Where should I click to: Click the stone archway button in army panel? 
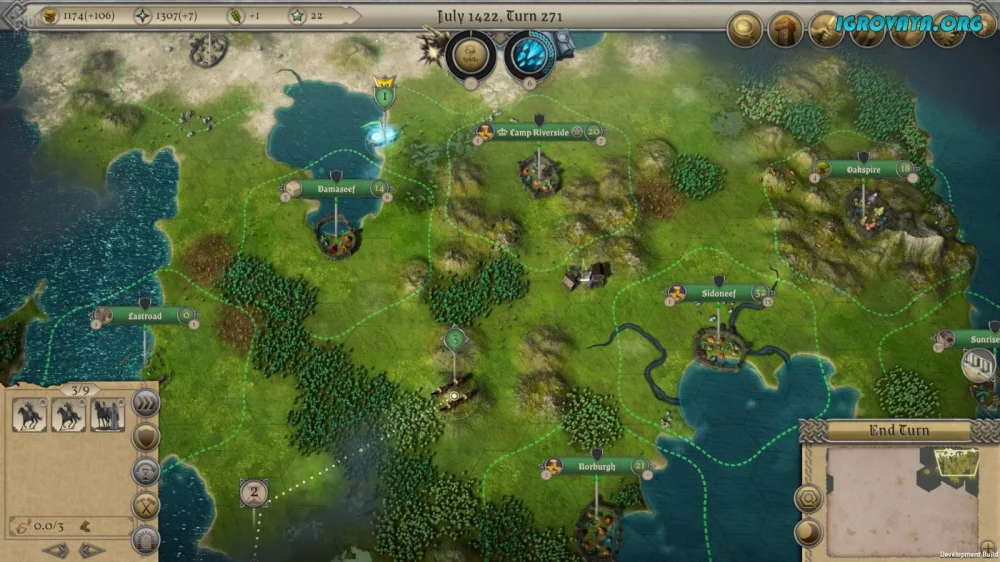pyautogui.click(x=146, y=540)
